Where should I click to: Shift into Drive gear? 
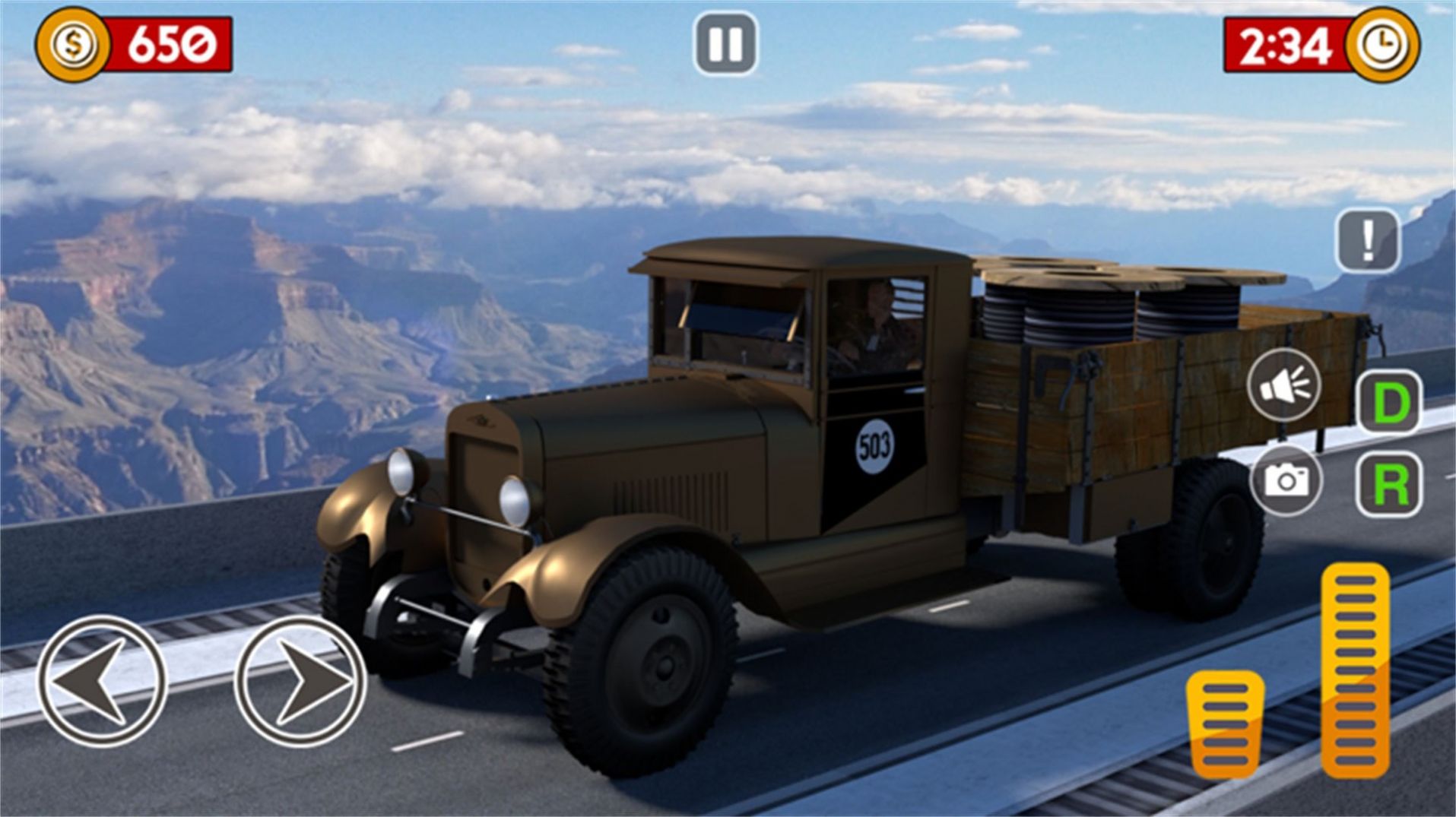tap(1388, 403)
